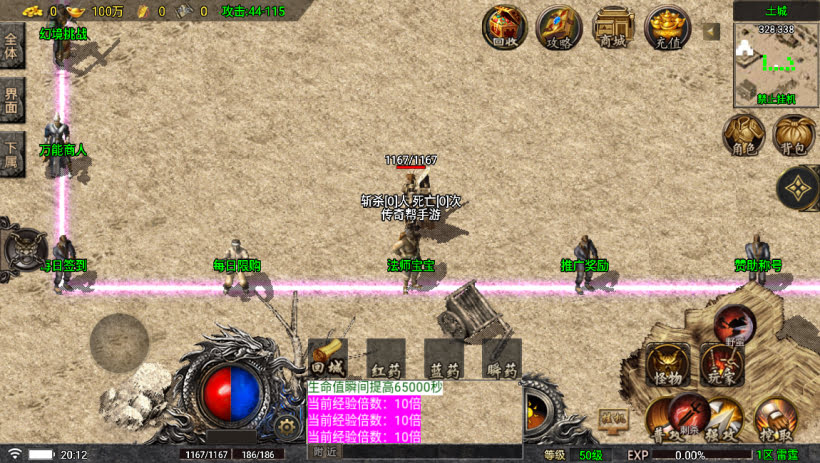Target monsters with the 怪物 button
Viewport: 820px width, 463px height.
[666, 363]
